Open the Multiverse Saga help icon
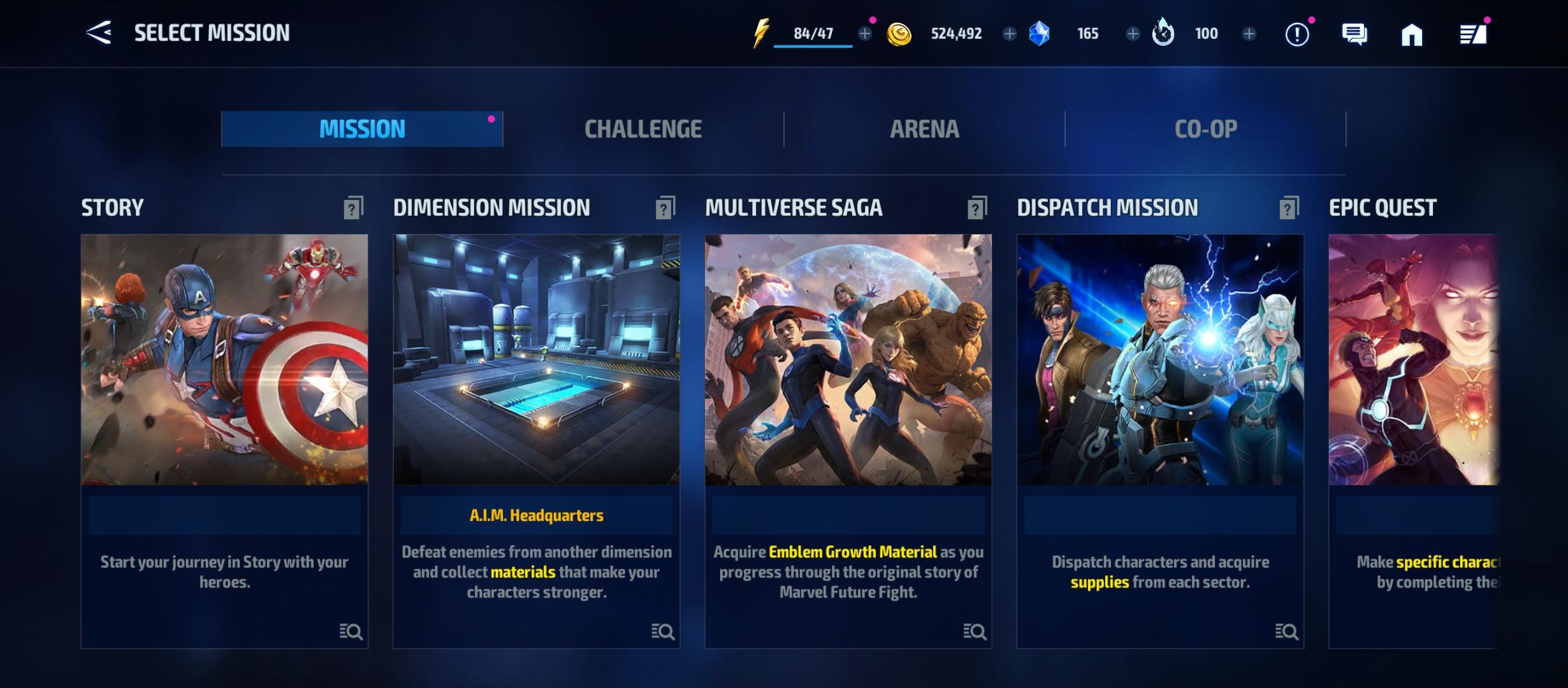Viewport: 1568px width, 688px height. click(975, 206)
